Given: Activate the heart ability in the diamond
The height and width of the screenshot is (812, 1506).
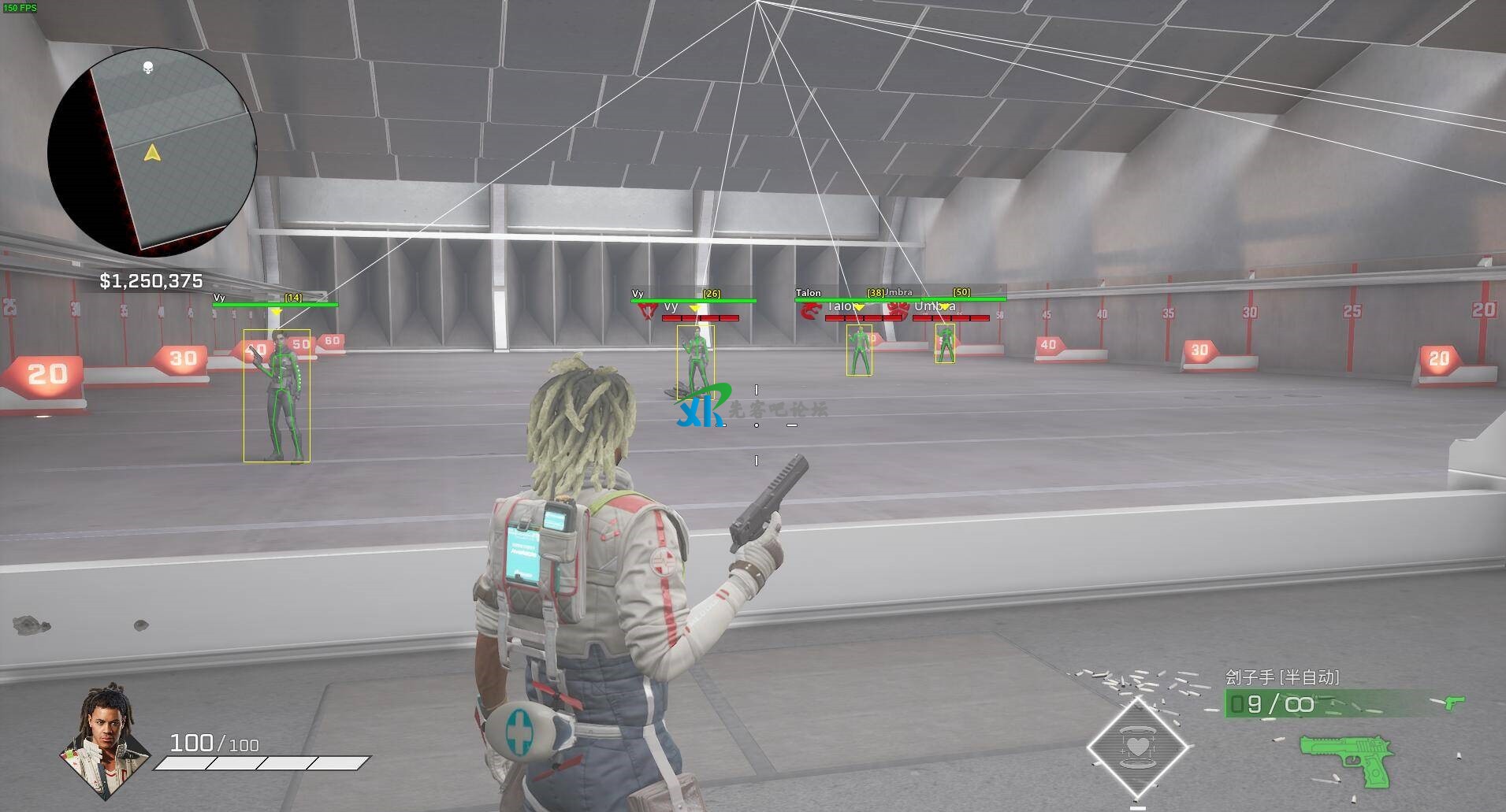Looking at the screenshot, I should click(1137, 746).
